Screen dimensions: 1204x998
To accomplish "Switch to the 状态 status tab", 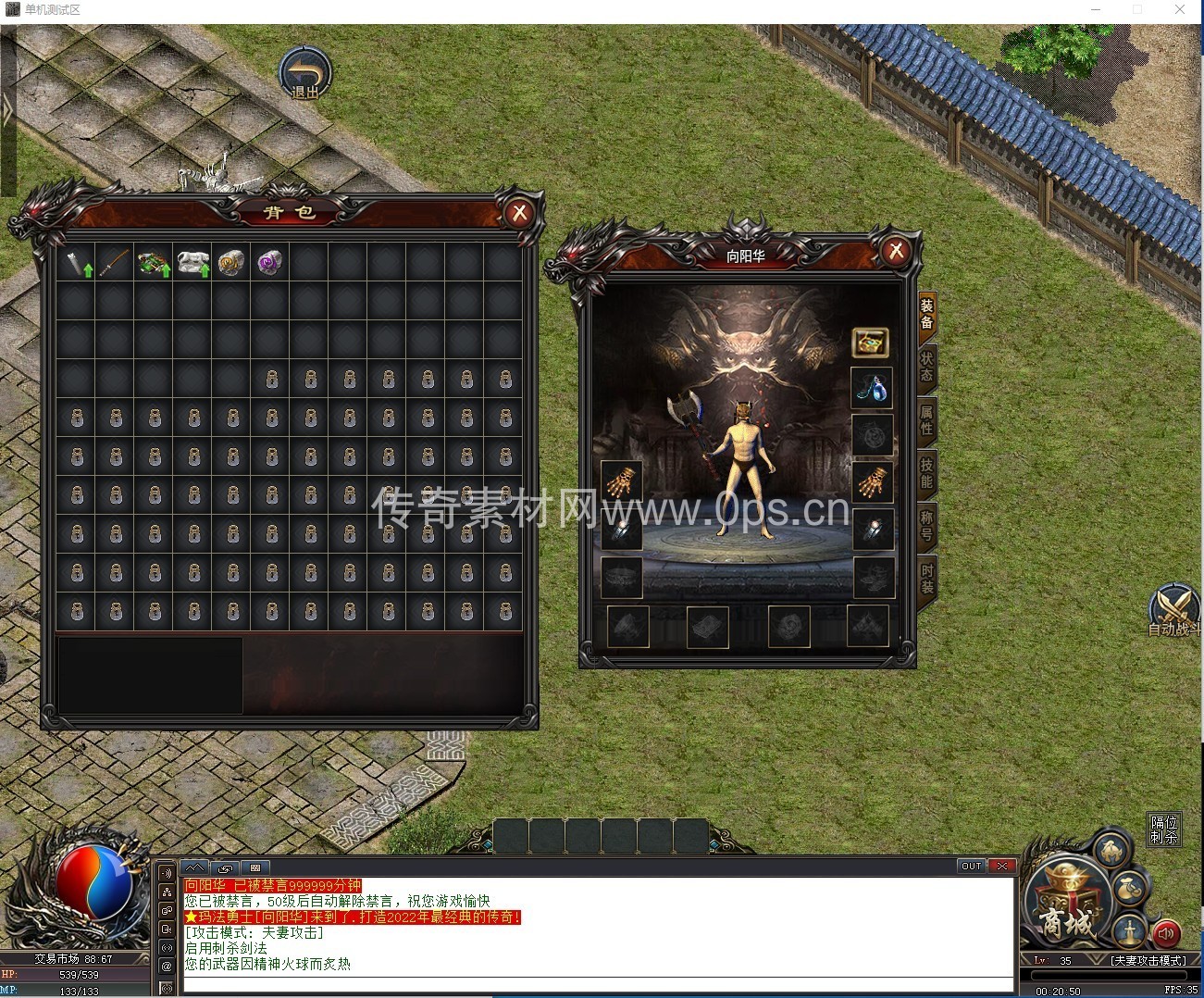I will (926, 366).
